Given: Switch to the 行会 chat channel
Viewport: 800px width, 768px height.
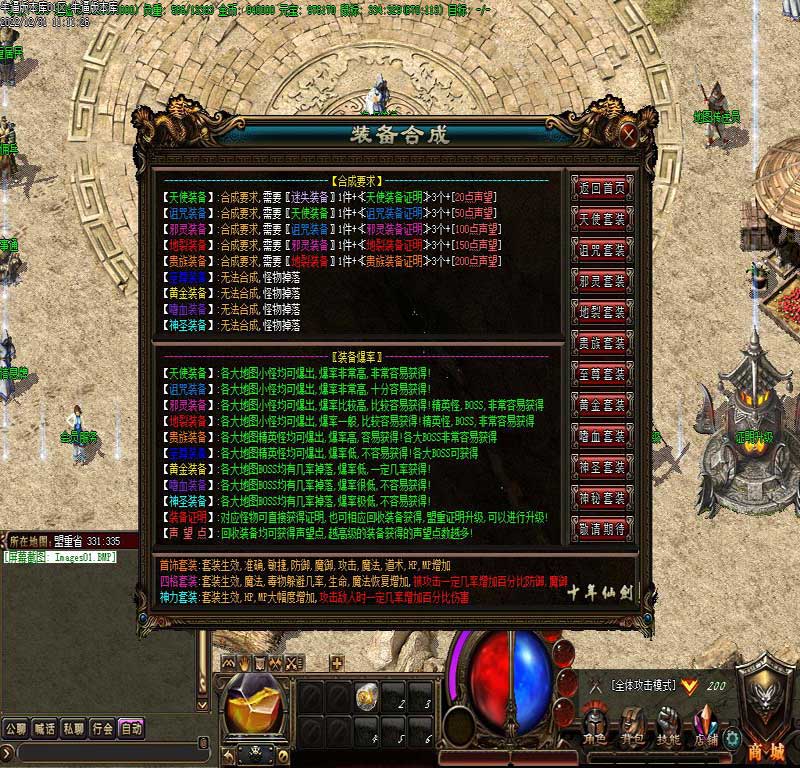Looking at the screenshot, I should tap(102, 728).
